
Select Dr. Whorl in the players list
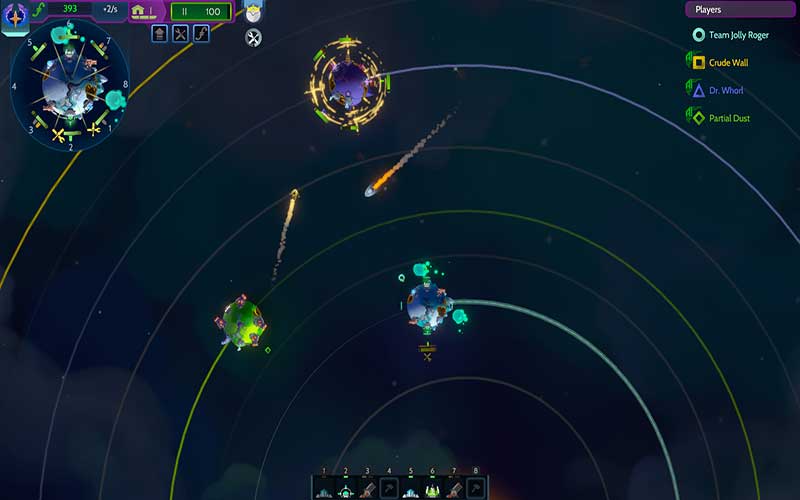coord(726,91)
